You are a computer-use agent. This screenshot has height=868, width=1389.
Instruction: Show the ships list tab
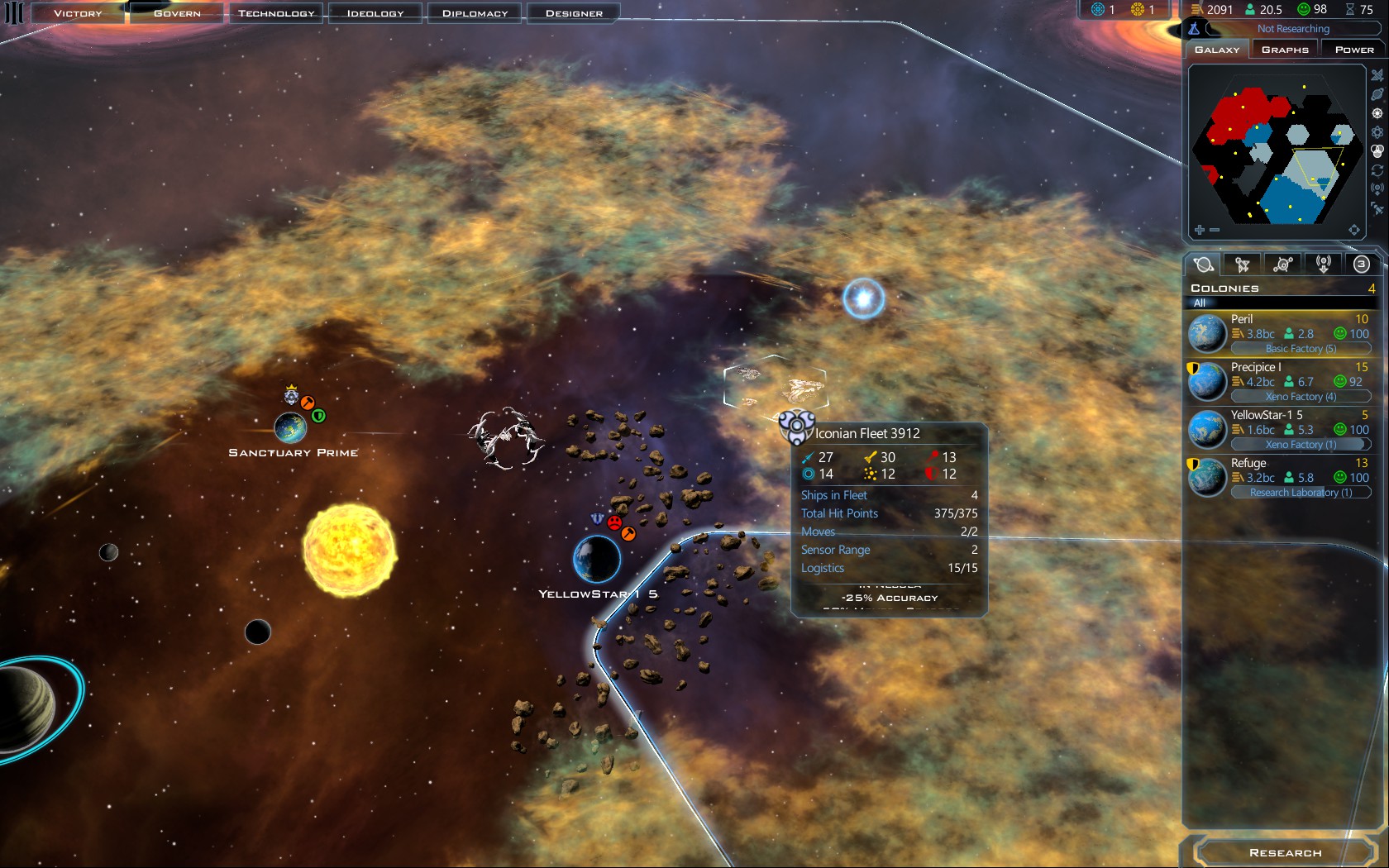click(1242, 265)
